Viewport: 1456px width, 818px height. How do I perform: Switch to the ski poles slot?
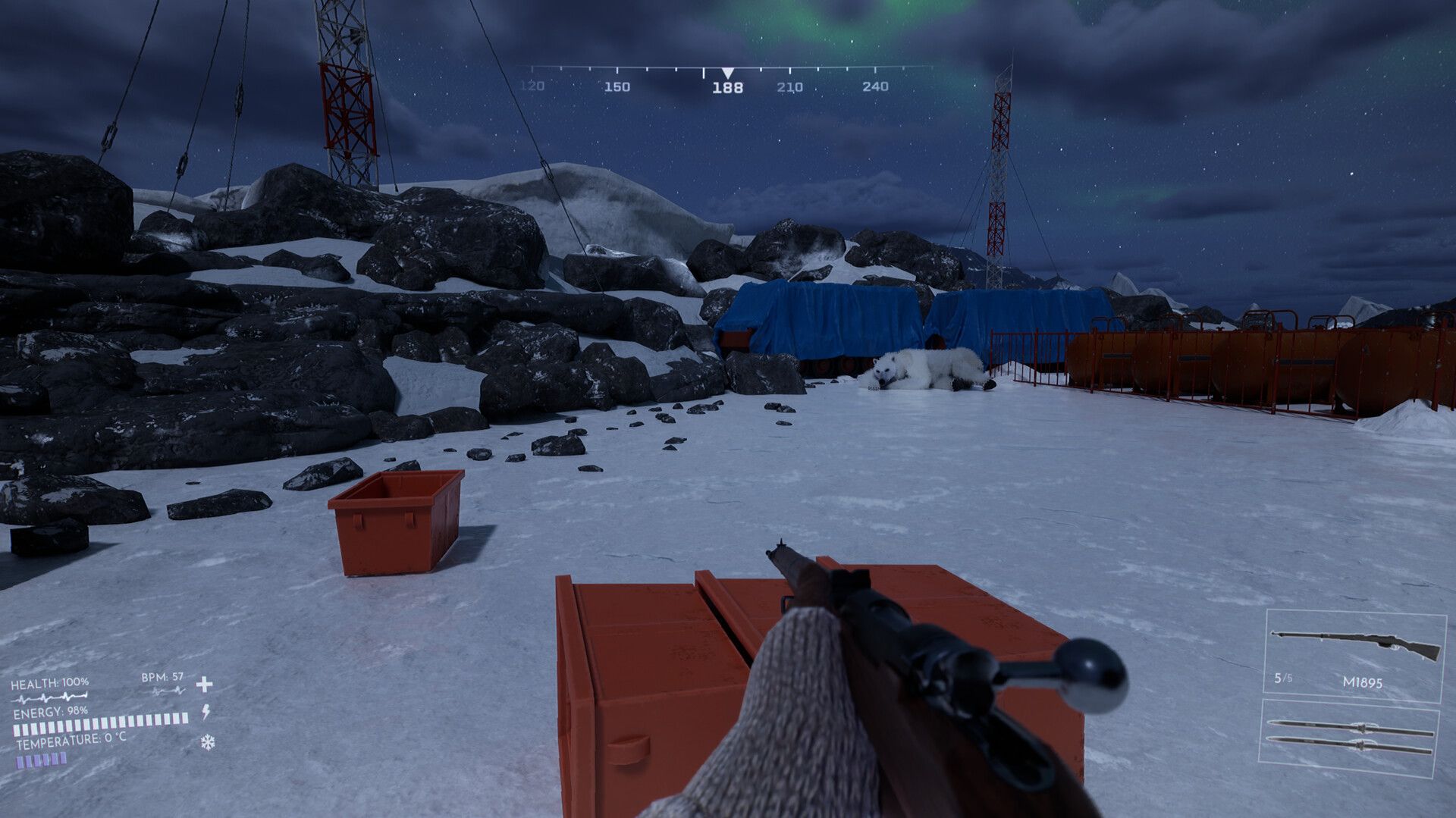coord(1349,735)
